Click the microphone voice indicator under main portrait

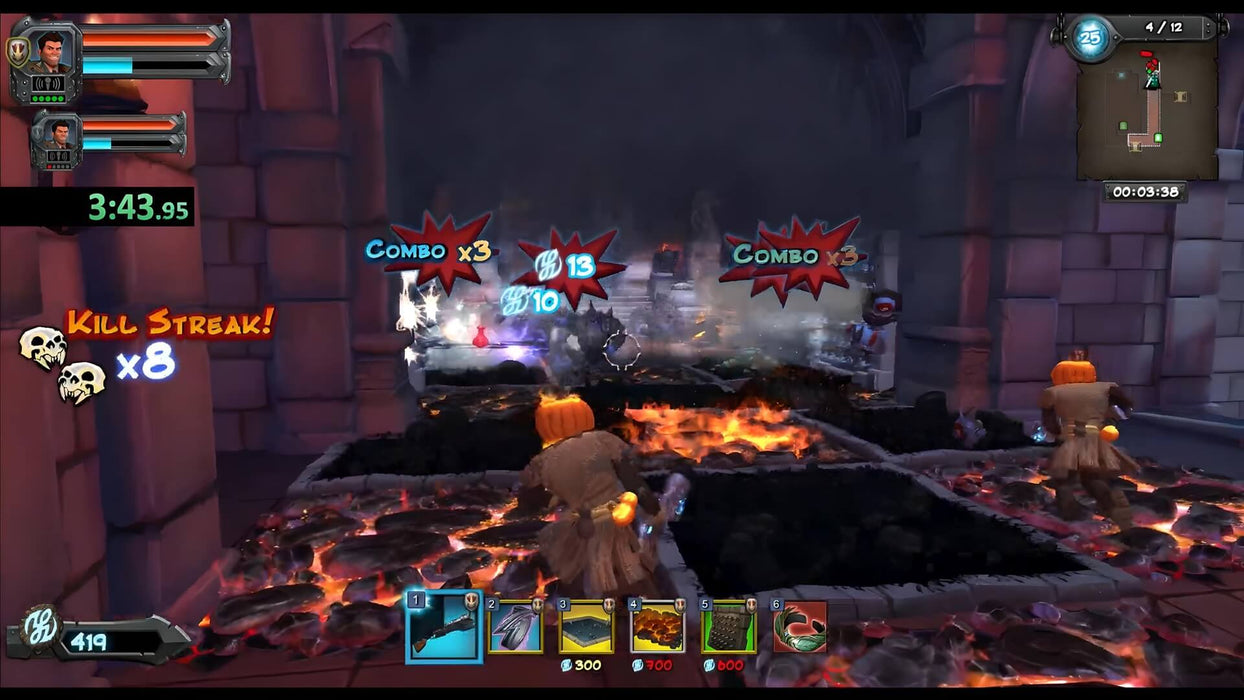click(48, 84)
